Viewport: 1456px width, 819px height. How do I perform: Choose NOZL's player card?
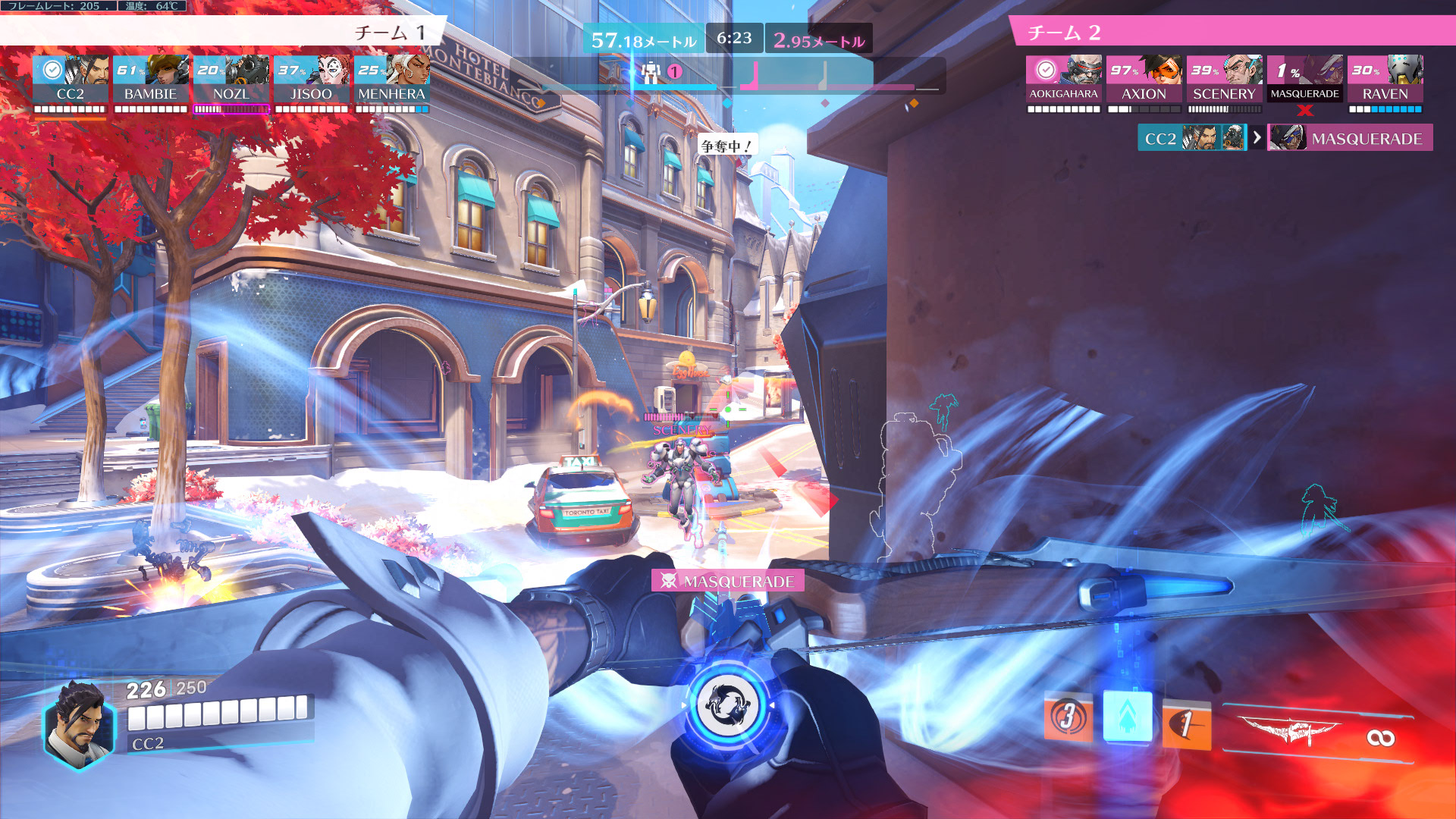tap(231, 79)
